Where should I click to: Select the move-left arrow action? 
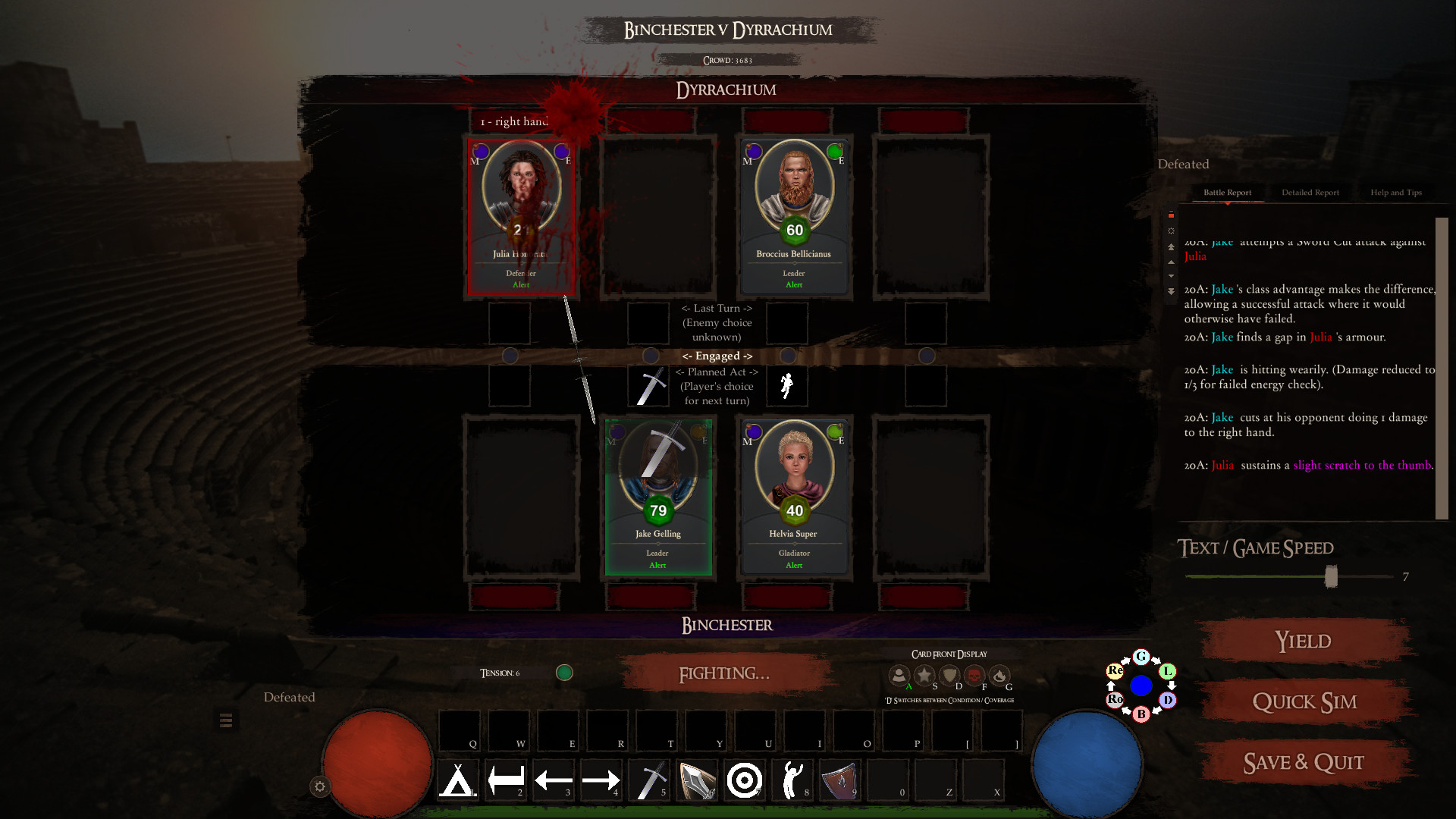(x=554, y=780)
